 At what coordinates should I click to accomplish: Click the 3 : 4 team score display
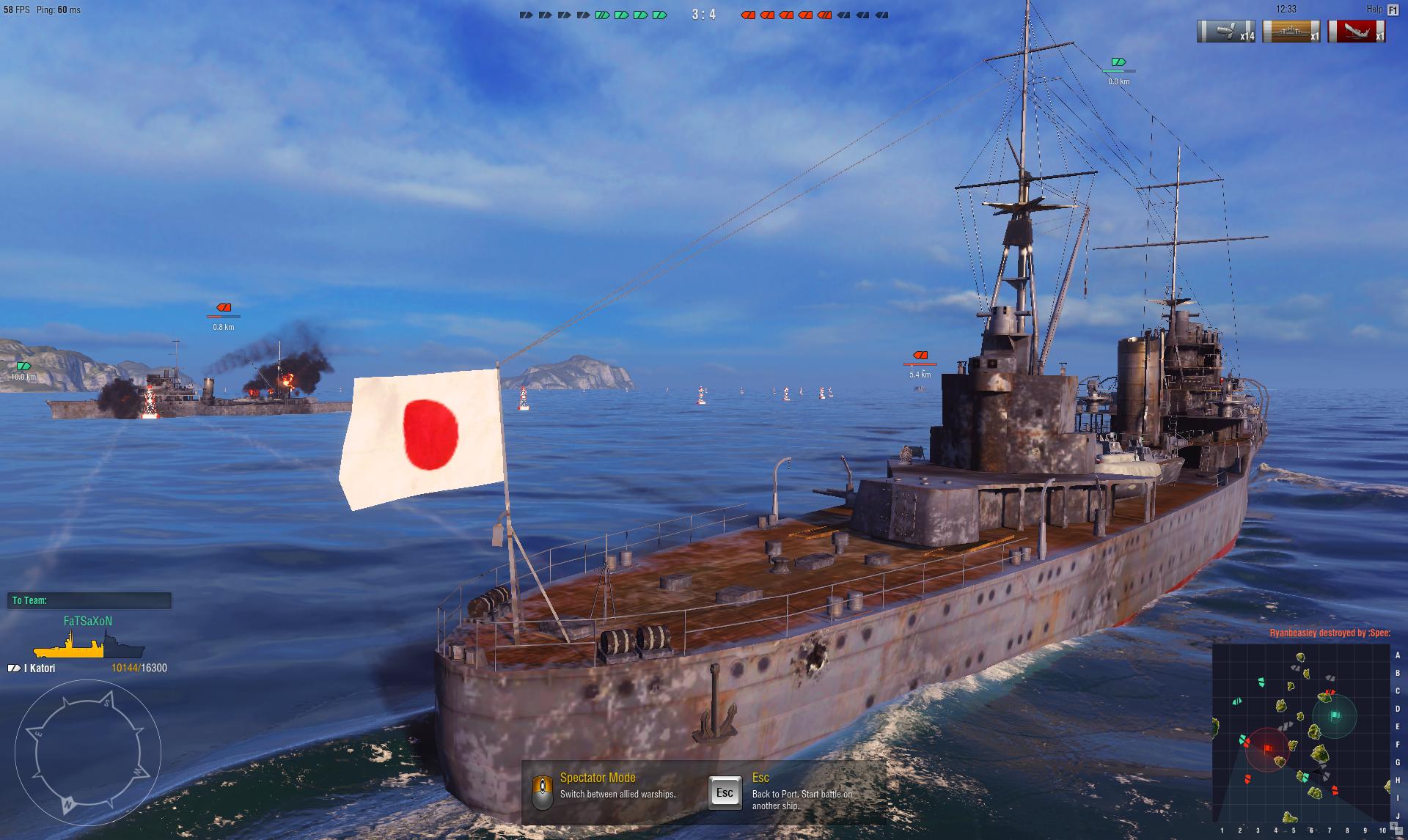[x=703, y=14]
